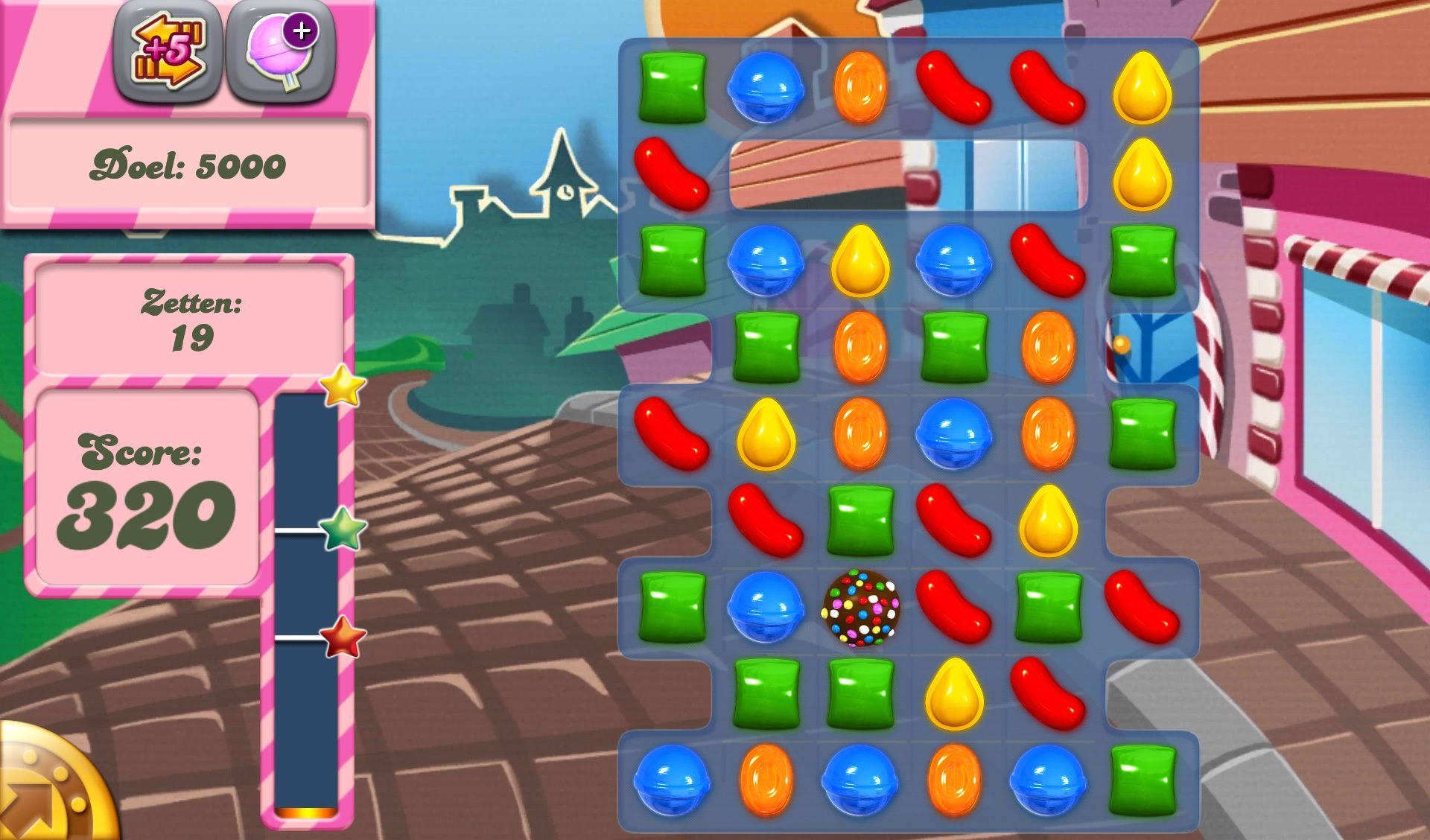This screenshot has height=840, width=1430.
Task: Tap the yellow star at the top of the progress bar
Action: [342, 386]
